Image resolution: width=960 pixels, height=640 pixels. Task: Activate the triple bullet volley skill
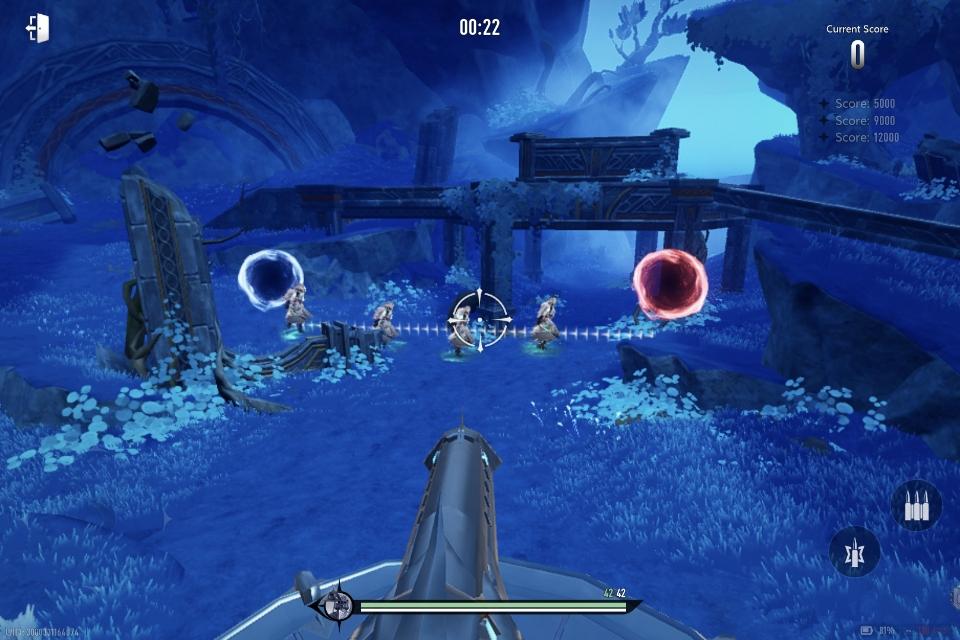pyautogui.click(x=915, y=506)
